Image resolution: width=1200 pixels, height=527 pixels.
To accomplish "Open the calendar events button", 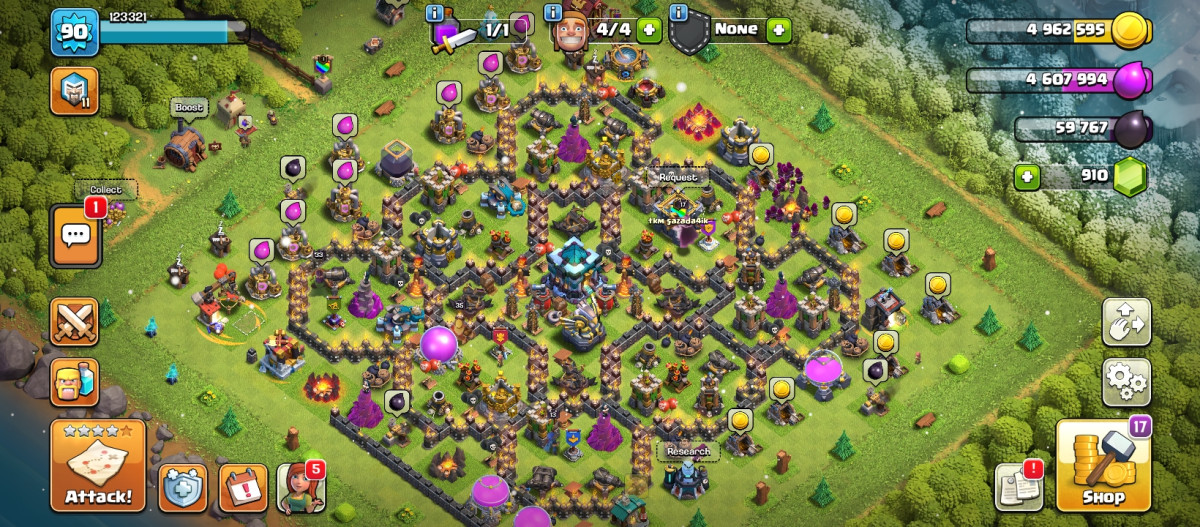I will (243, 488).
